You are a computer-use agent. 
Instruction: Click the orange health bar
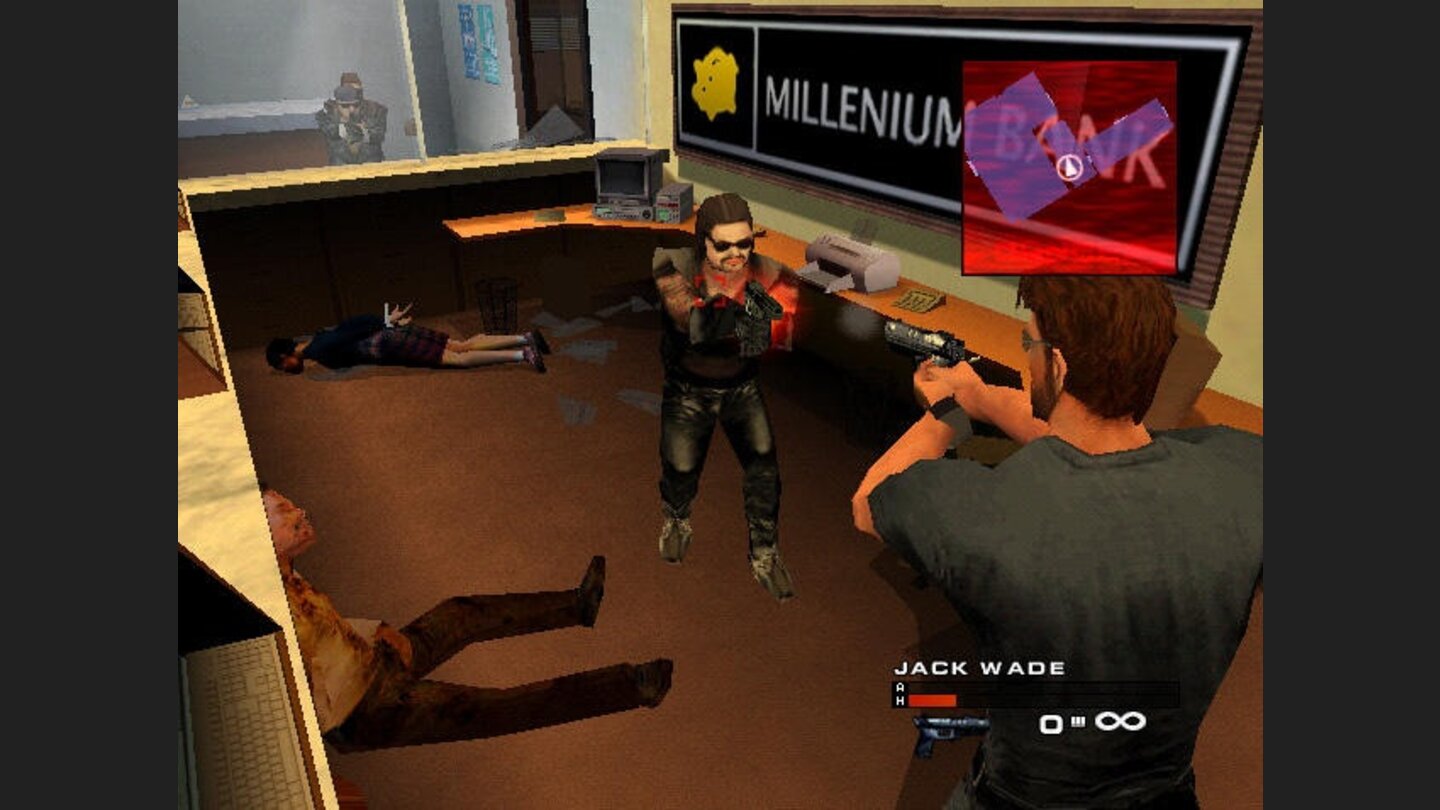coord(932,702)
